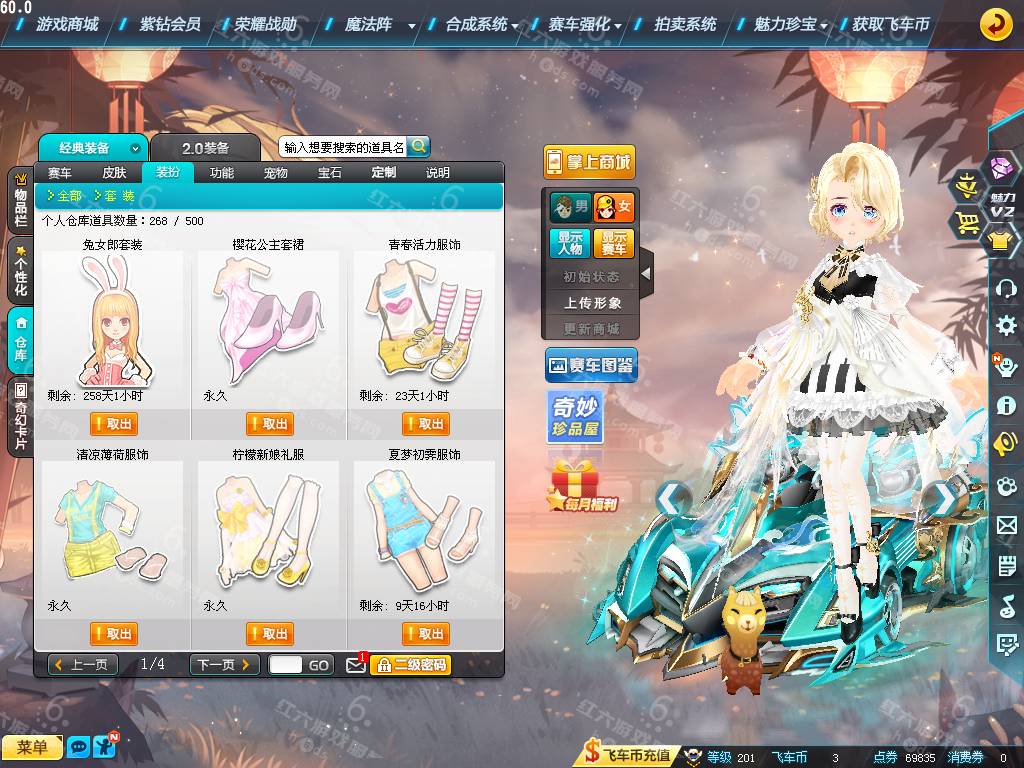The height and width of the screenshot is (768, 1024).
Task: Take out the 兔女郎套装 outfit
Action: click(x=115, y=424)
